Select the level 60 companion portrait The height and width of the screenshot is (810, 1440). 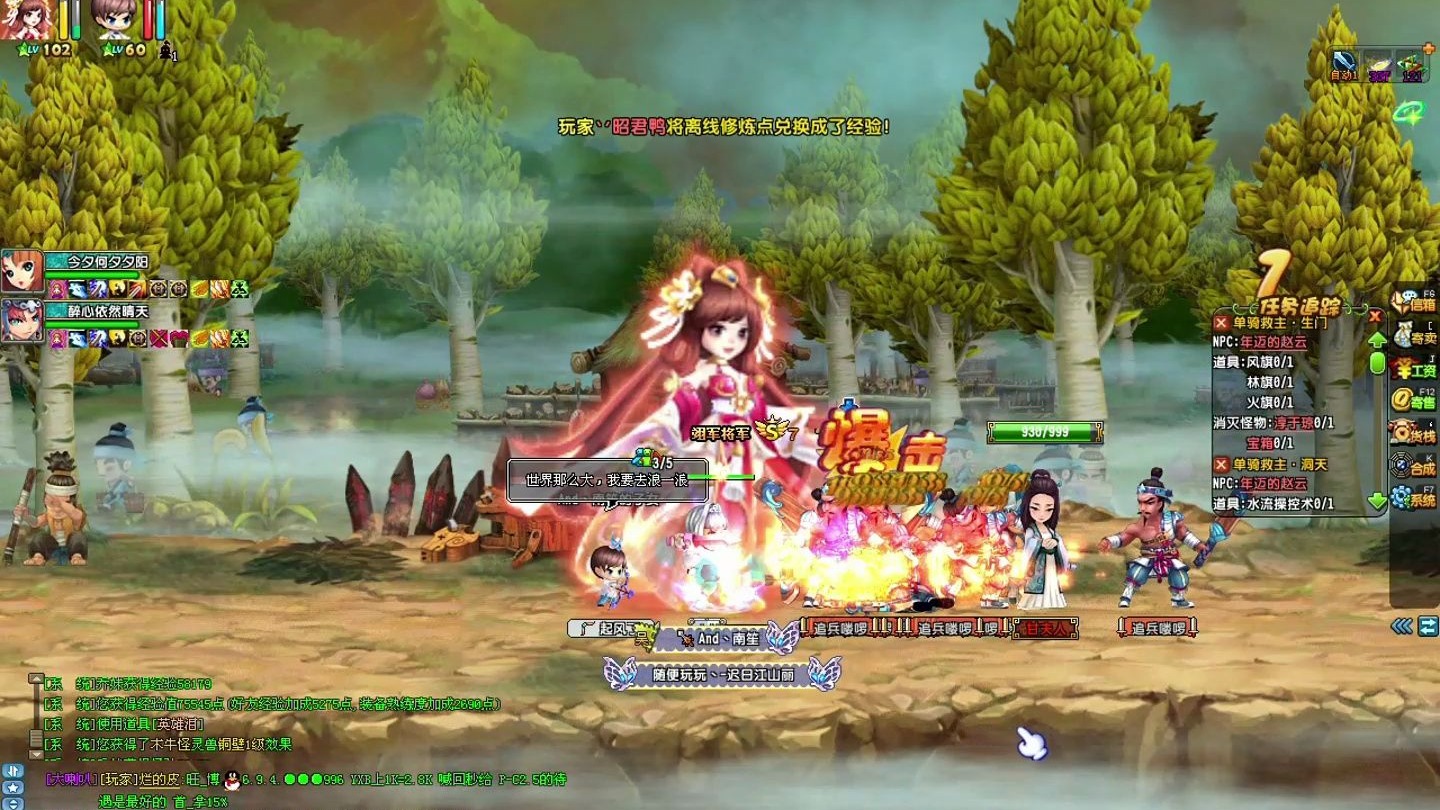click(x=113, y=20)
